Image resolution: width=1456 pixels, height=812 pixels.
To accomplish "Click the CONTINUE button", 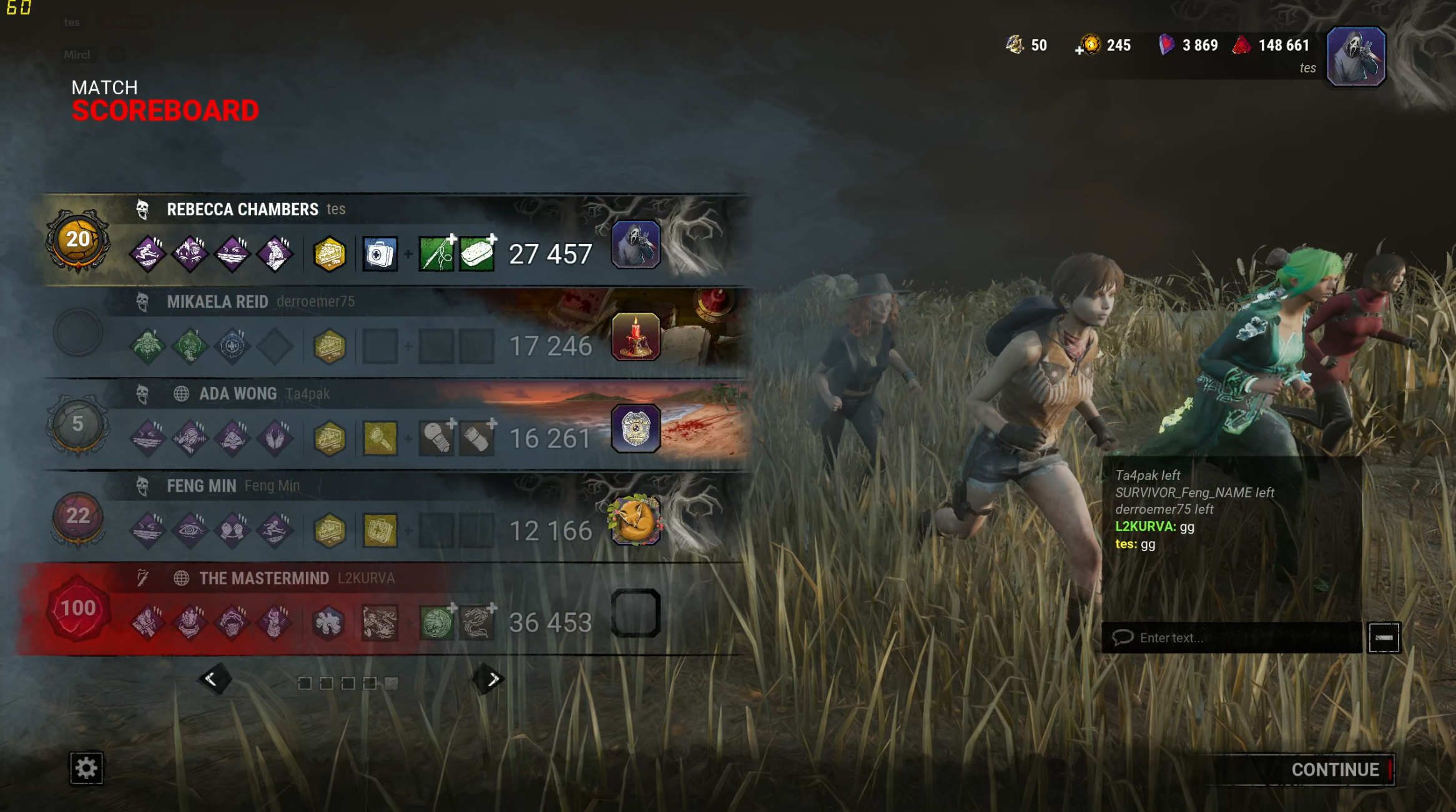I will click(1335, 770).
